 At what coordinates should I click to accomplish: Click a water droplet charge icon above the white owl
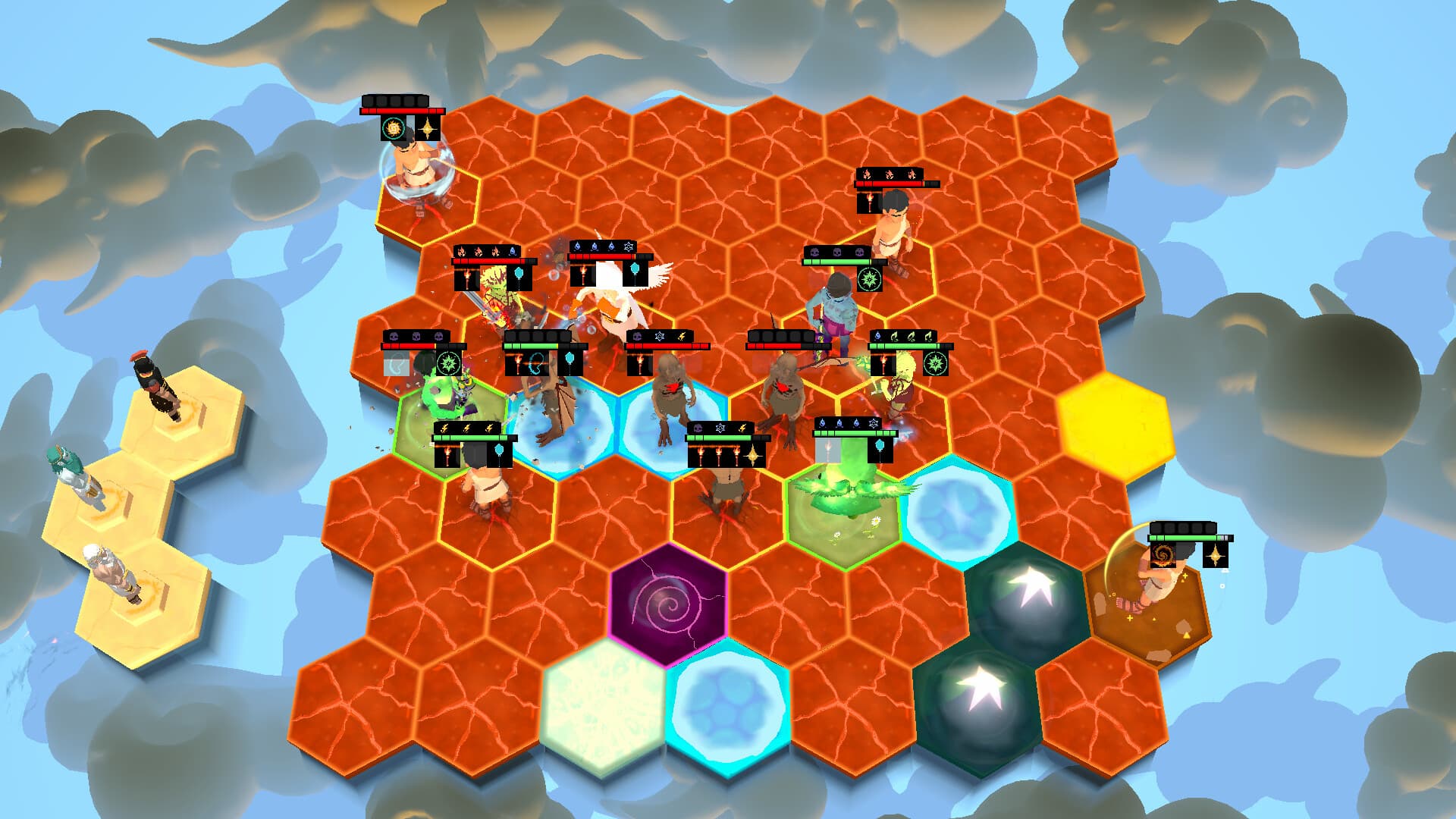click(x=578, y=246)
